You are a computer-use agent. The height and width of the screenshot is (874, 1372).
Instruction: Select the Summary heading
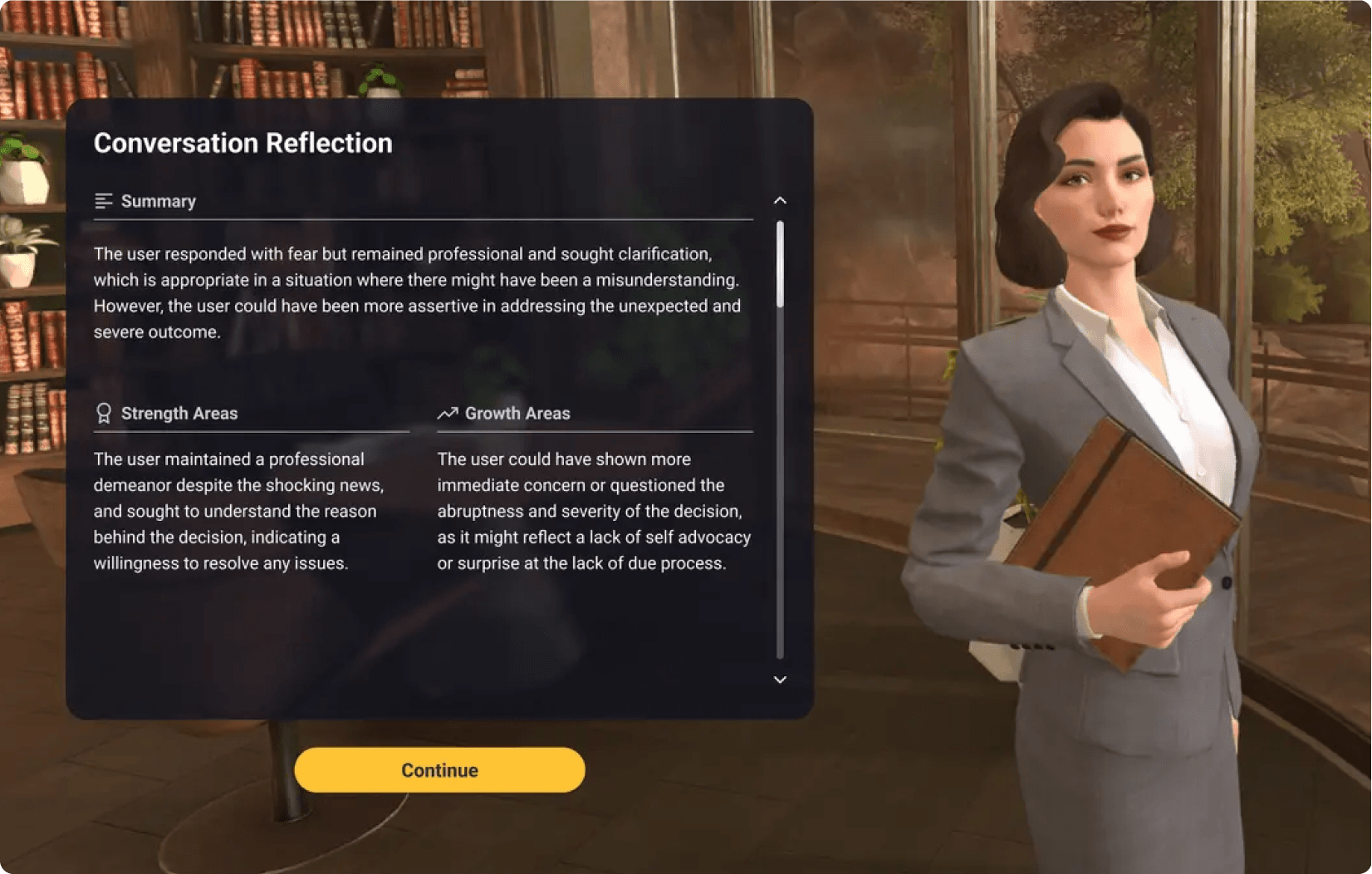[158, 200]
